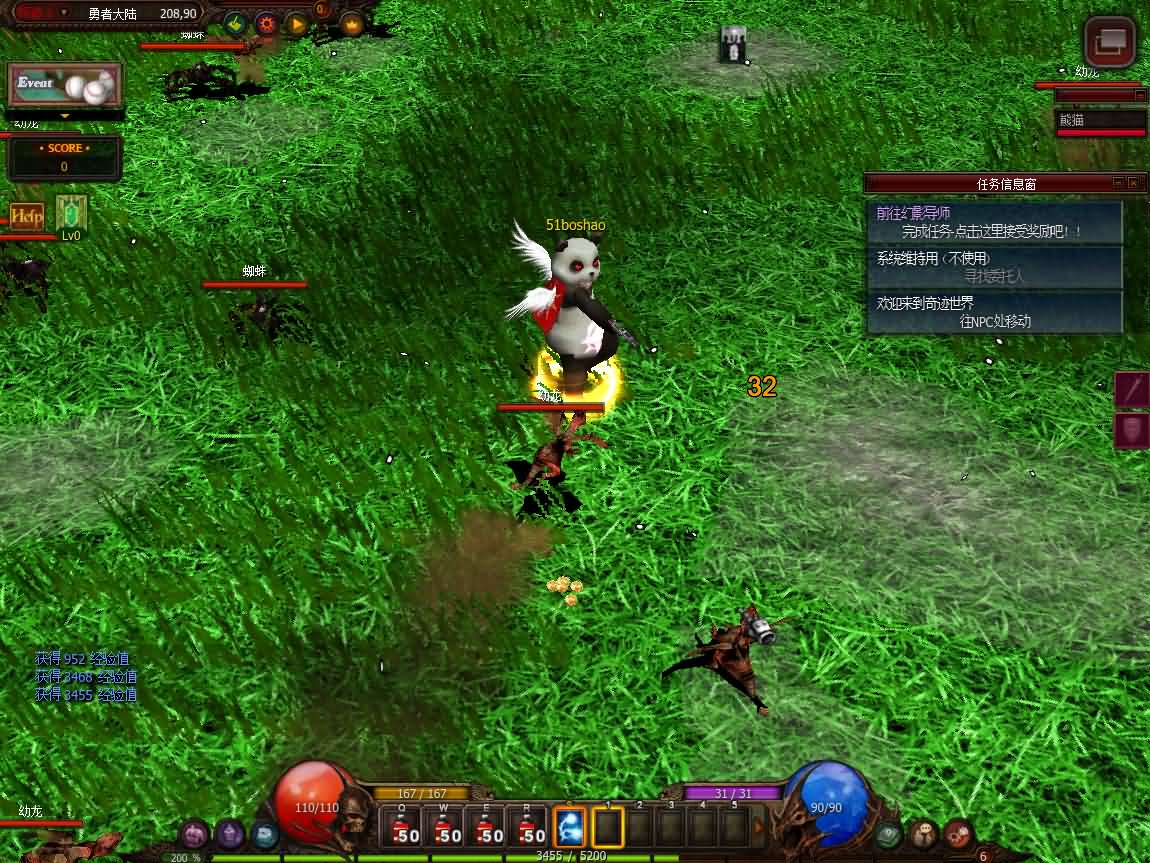The width and height of the screenshot is (1150, 863).
Task: Minimize the quest info window
Action: click(x=1117, y=184)
